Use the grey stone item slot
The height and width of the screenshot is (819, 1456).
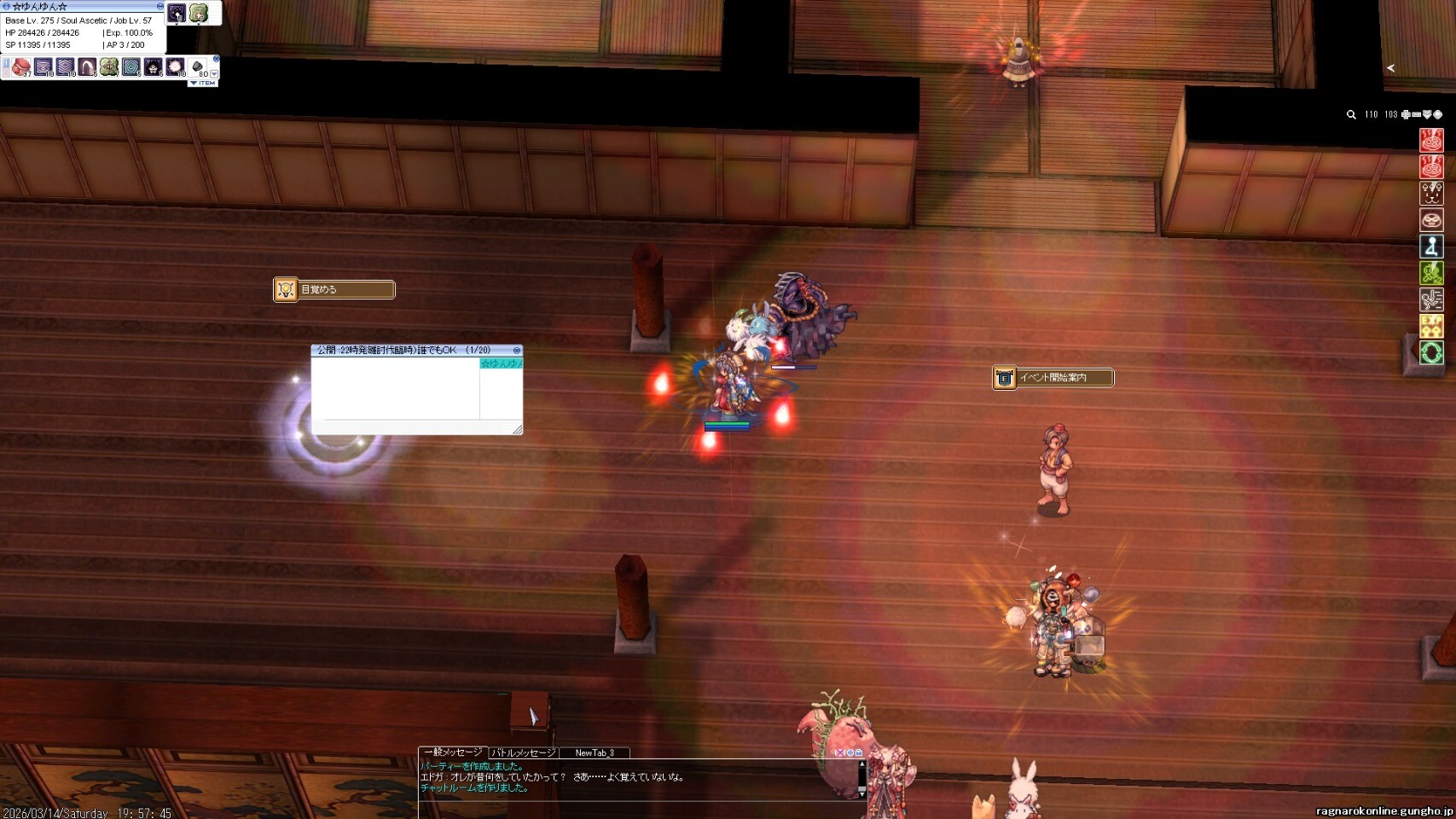click(197, 67)
